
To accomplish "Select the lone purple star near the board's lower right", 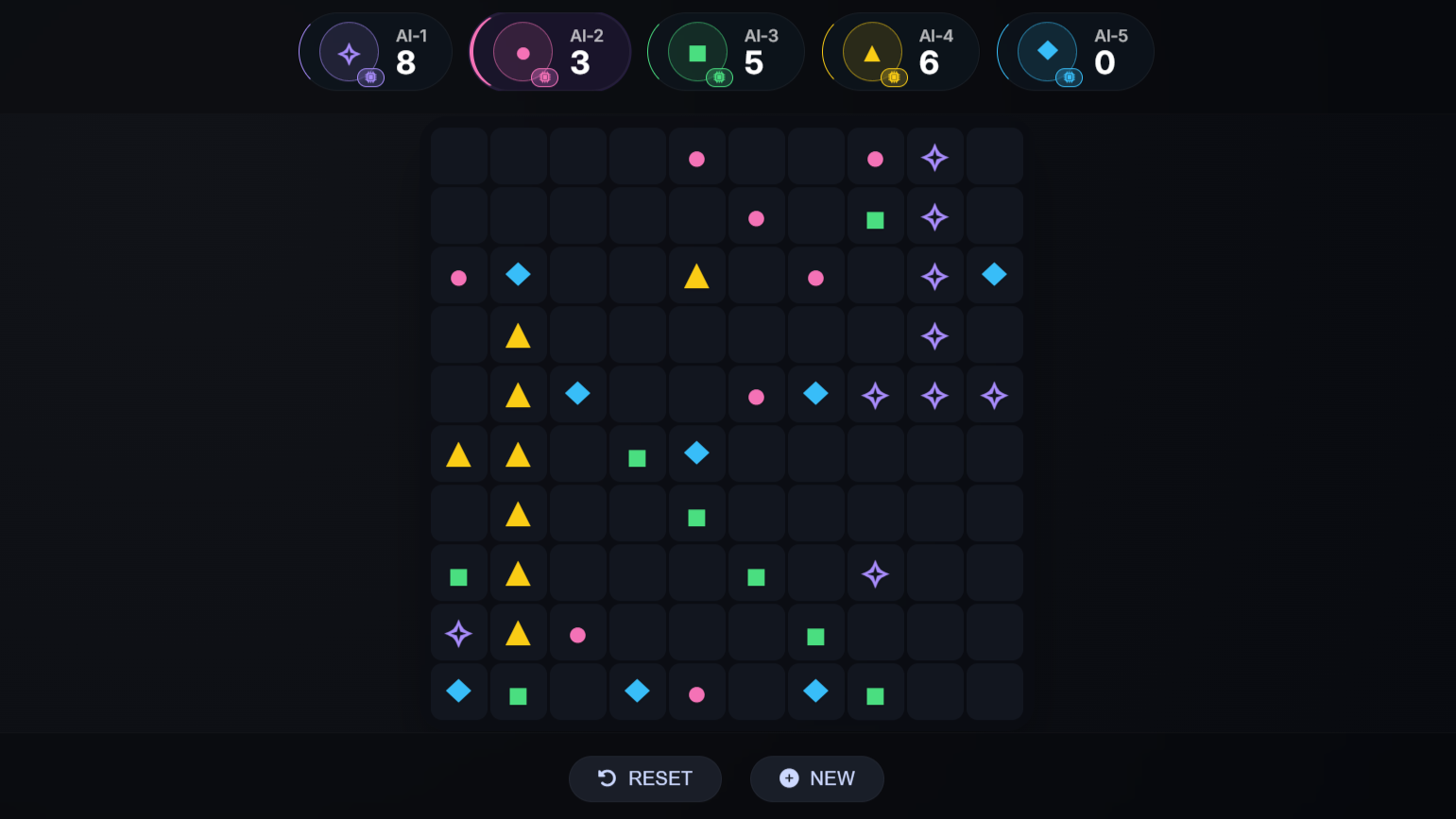I will point(875,573).
